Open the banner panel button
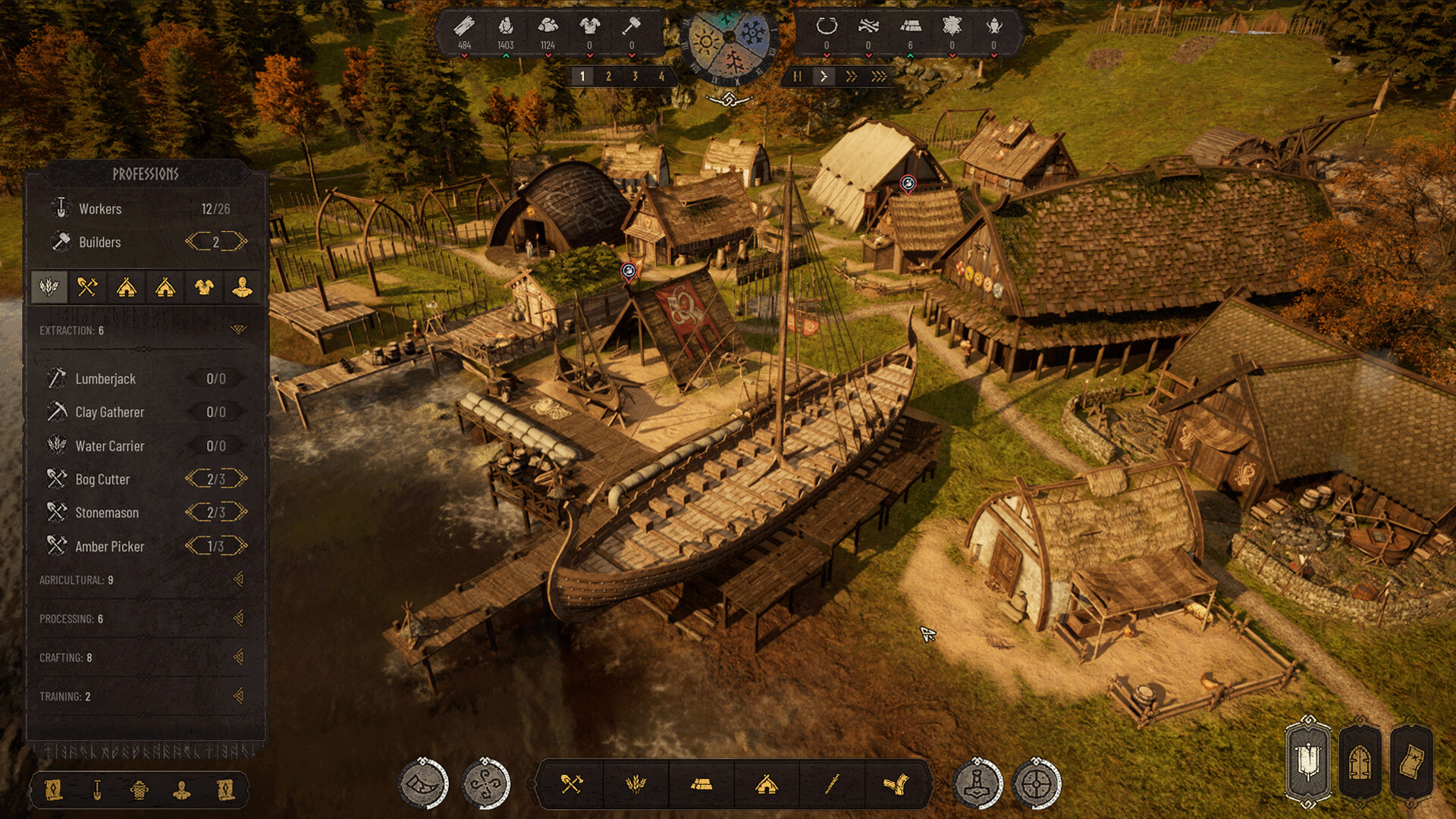This screenshot has width=1456, height=819. click(x=1308, y=762)
